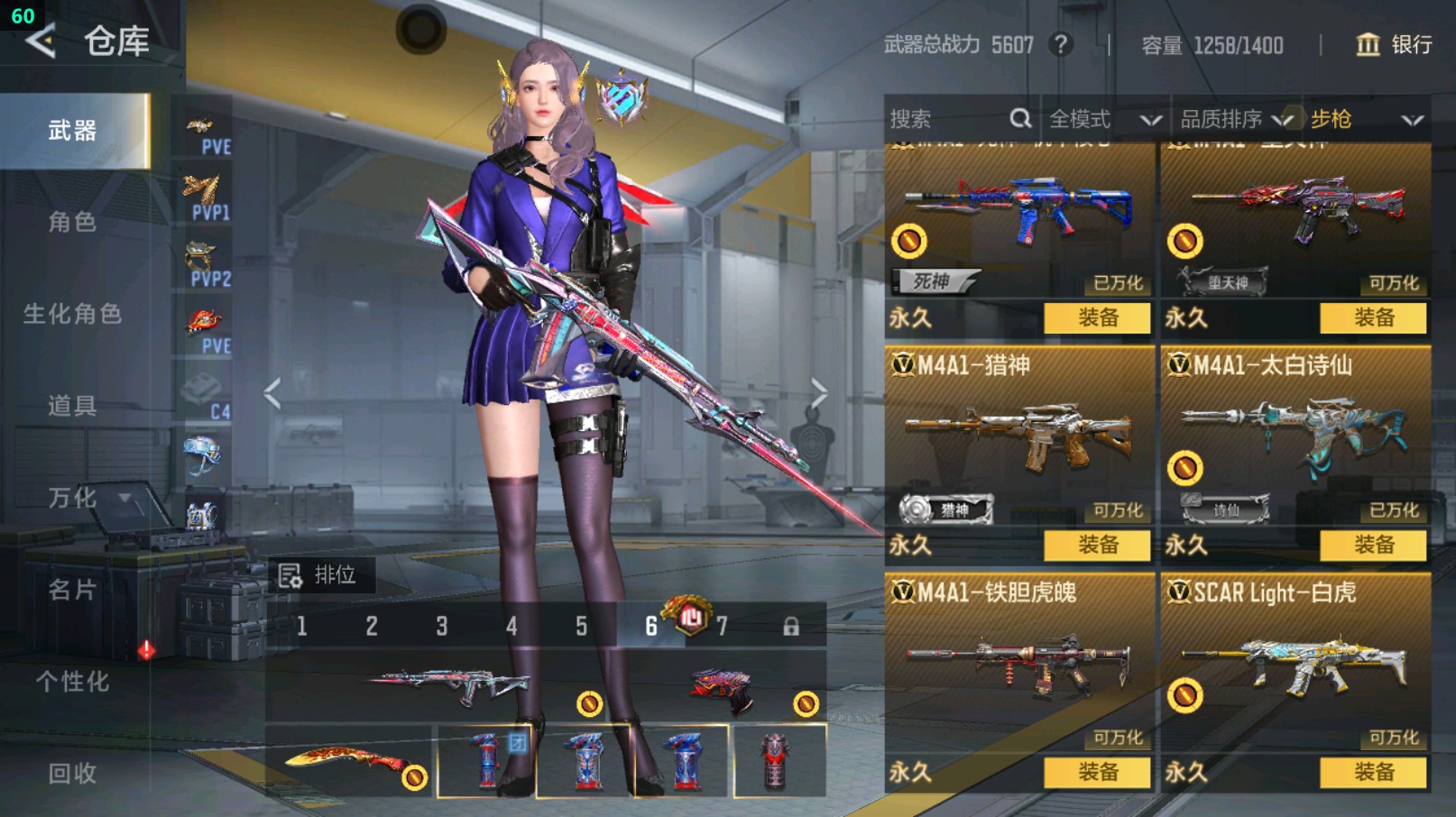Open the 名片 section
This screenshot has height=817, width=1456.
click(72, 590)
